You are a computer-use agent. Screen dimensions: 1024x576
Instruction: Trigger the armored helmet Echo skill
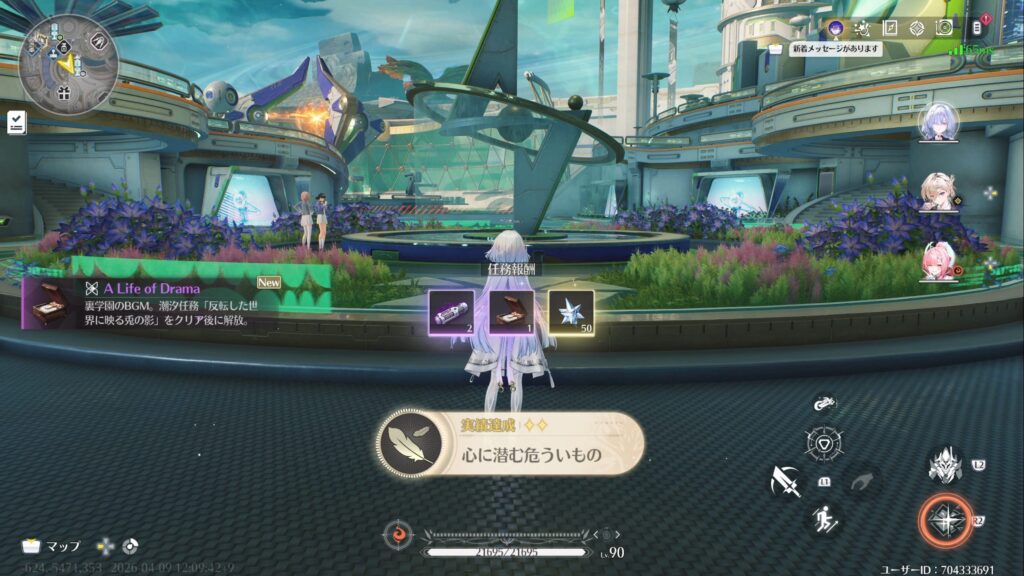click(x=944, y=465)
